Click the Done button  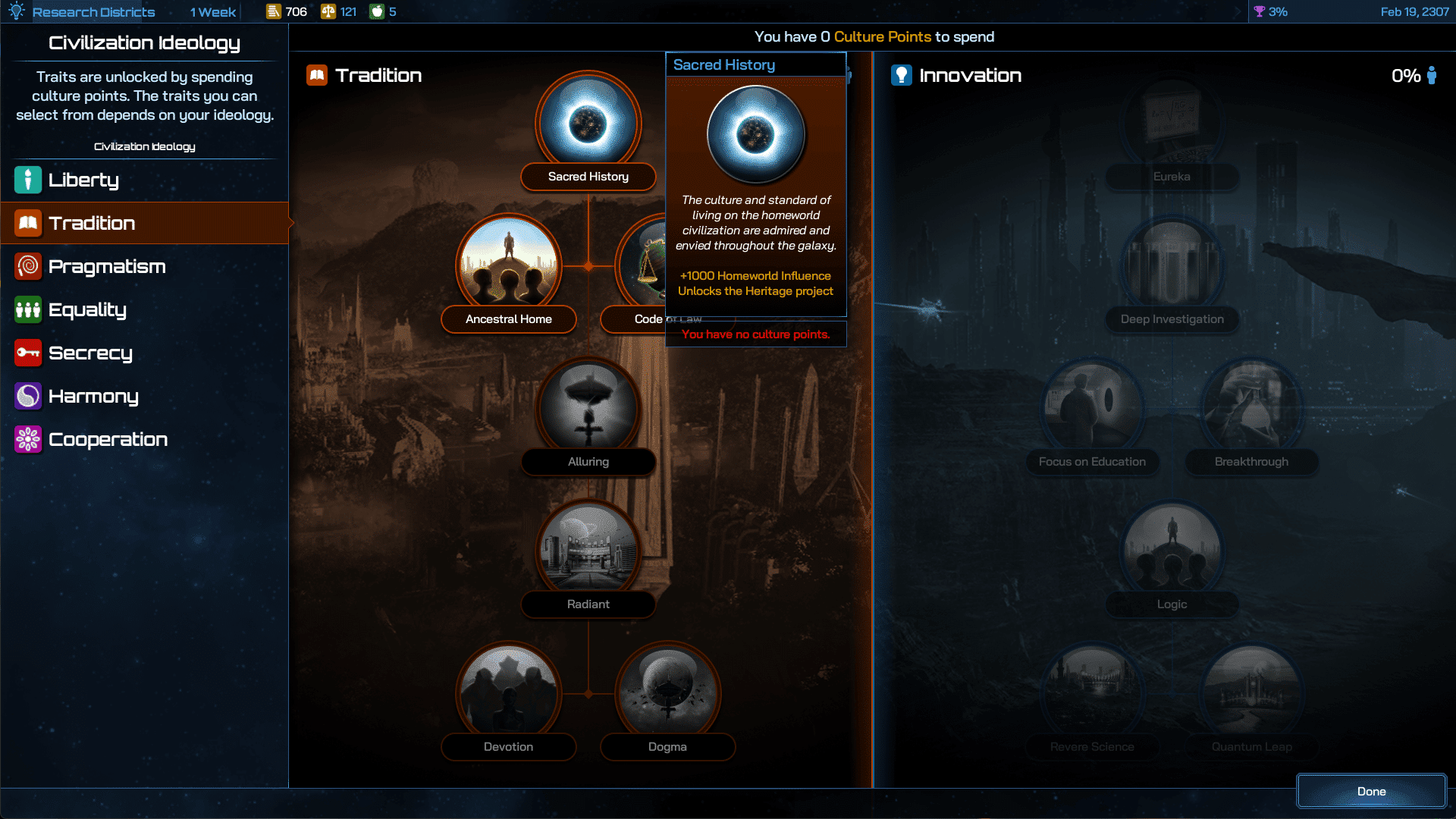(x=1371, y=791)
